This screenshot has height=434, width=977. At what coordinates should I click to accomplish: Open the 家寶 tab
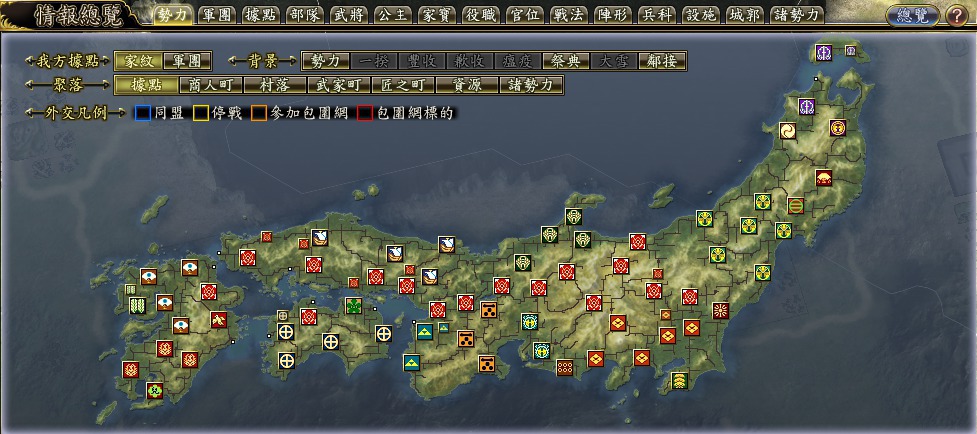pyautogui.click(x=436, y=15)
